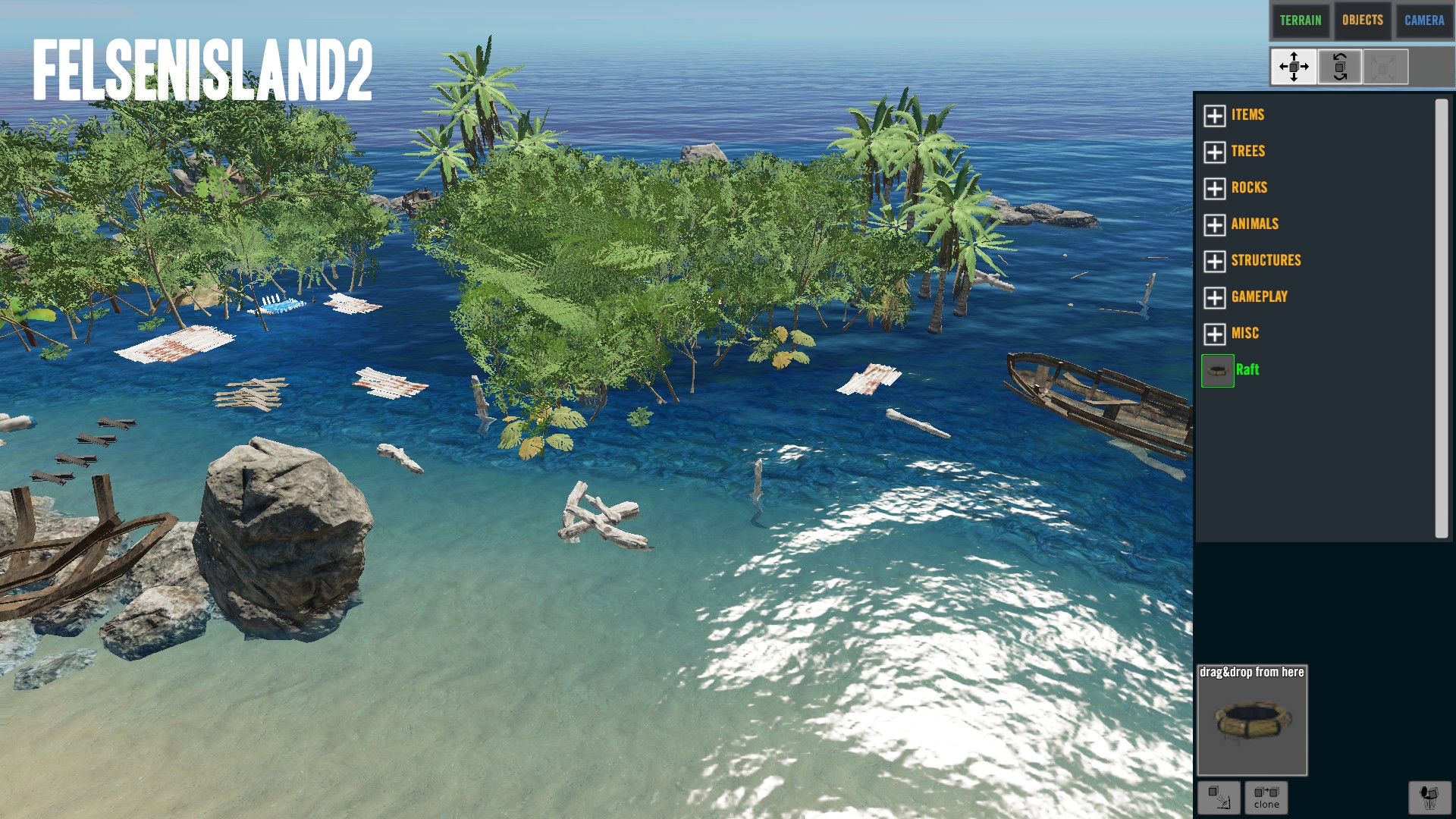Expand the Gameplay category

coord(1214,297)
